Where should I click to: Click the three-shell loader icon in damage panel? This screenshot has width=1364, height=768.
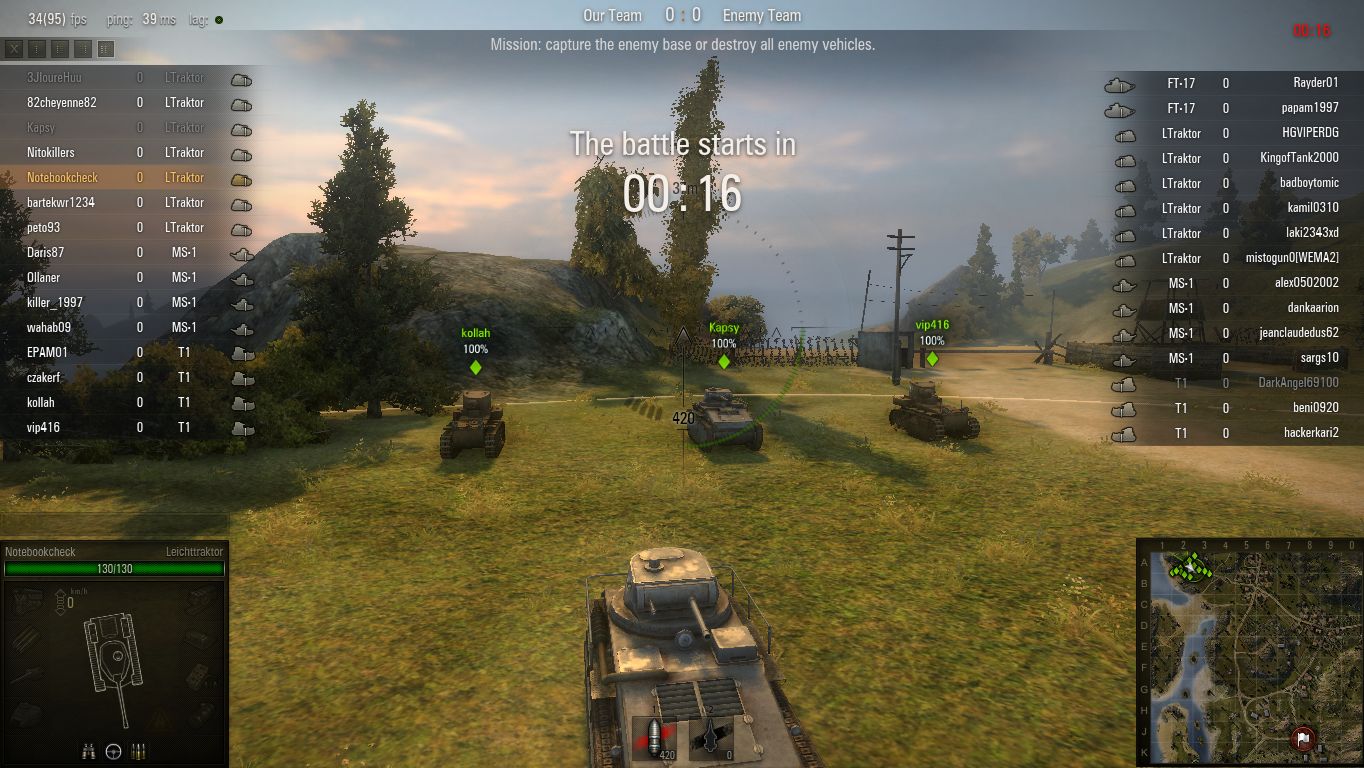pos(137,751)
